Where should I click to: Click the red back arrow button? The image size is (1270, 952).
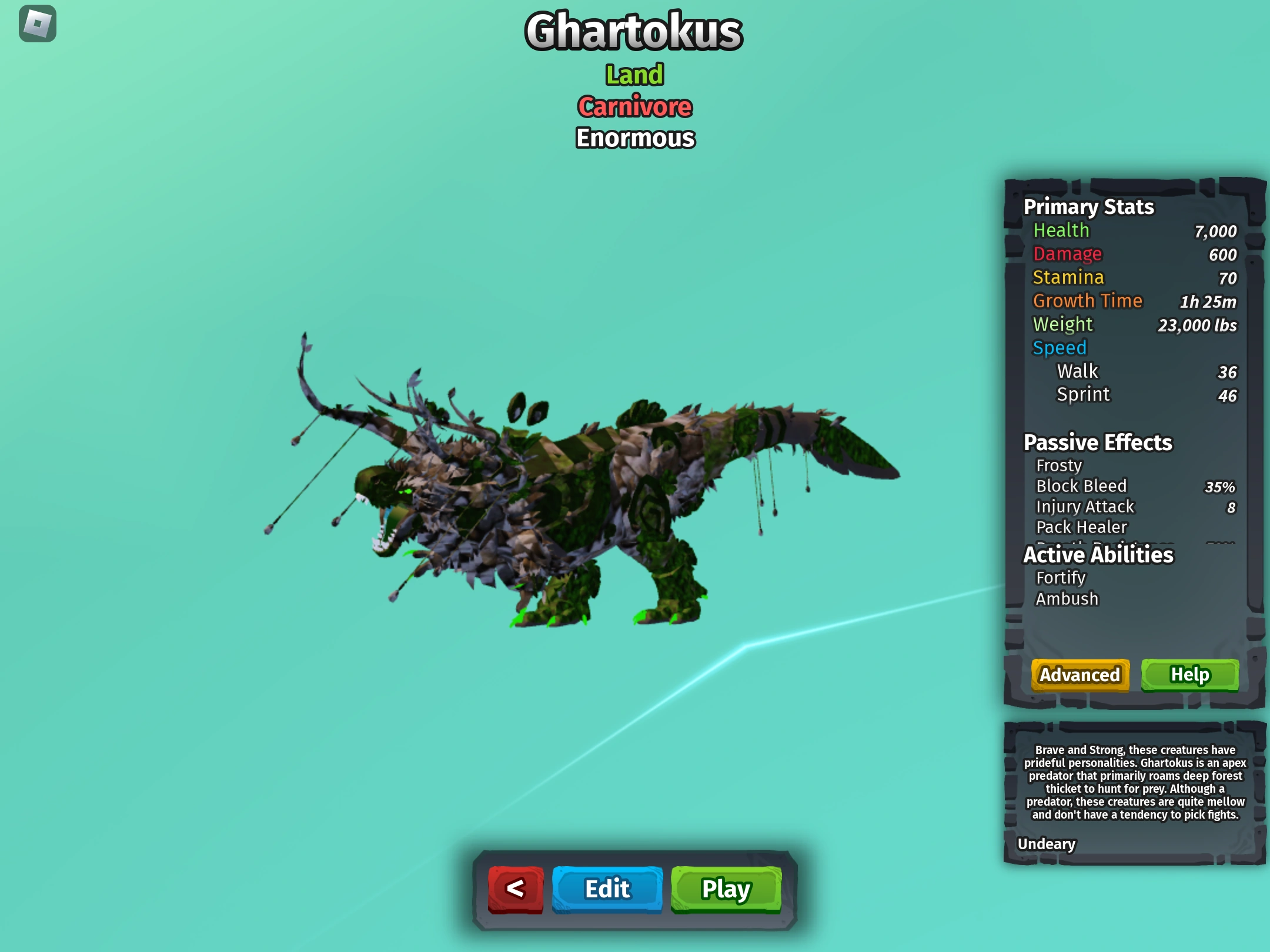[516, 889]
